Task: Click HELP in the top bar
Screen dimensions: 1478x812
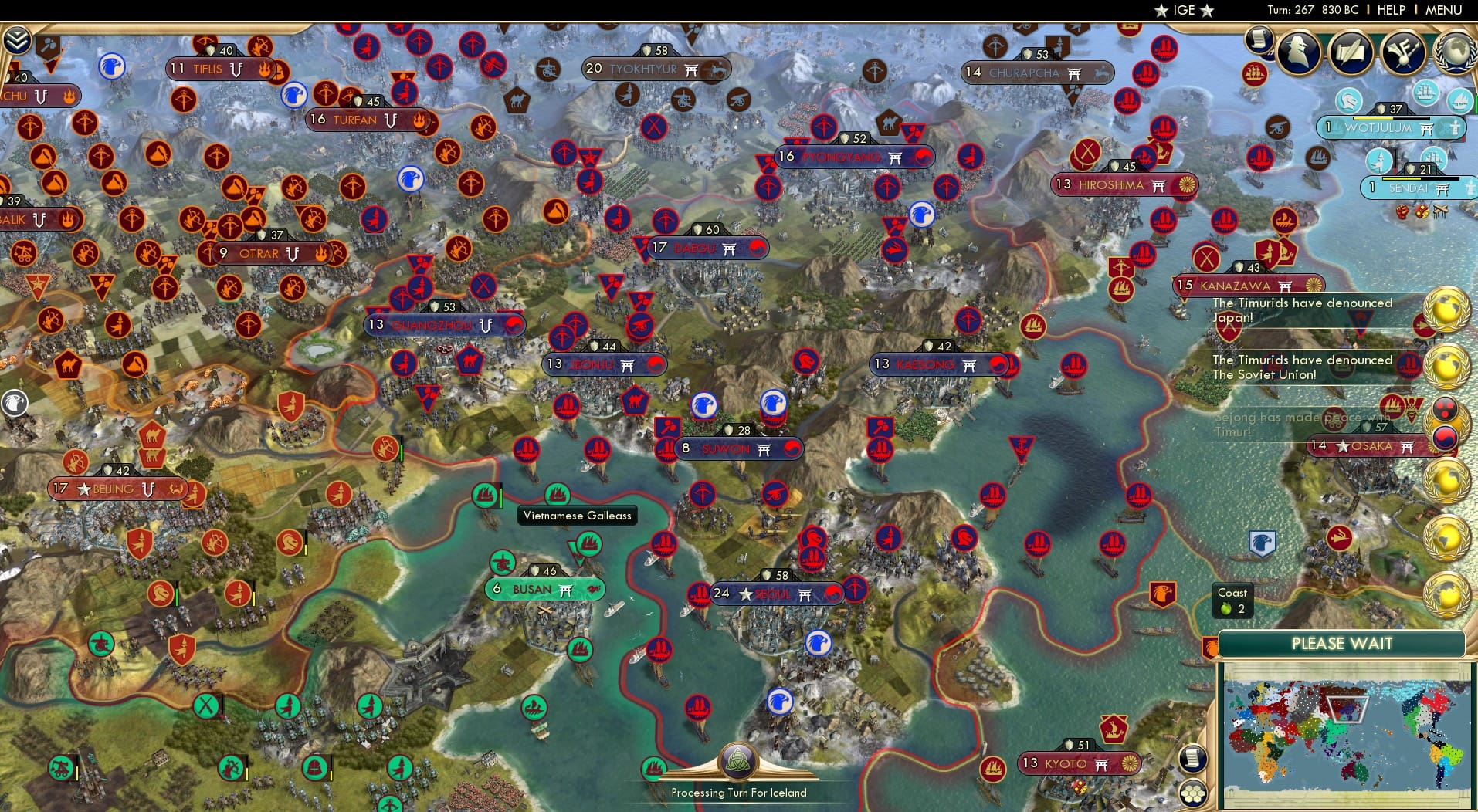Action: pyautogui.click(x=1391, y=10)
